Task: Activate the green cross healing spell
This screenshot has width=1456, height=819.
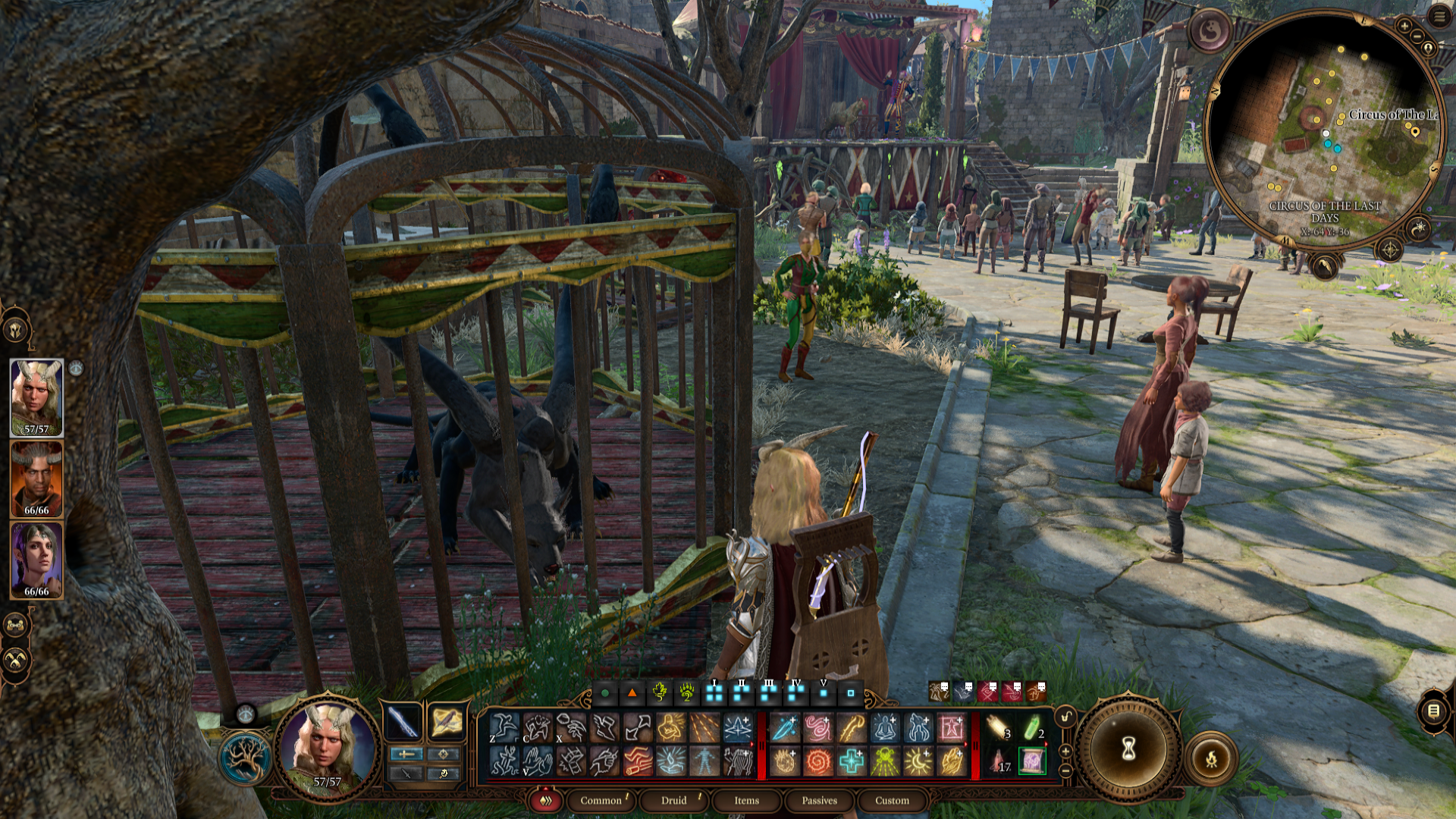Action: click(x=852, y=761)
